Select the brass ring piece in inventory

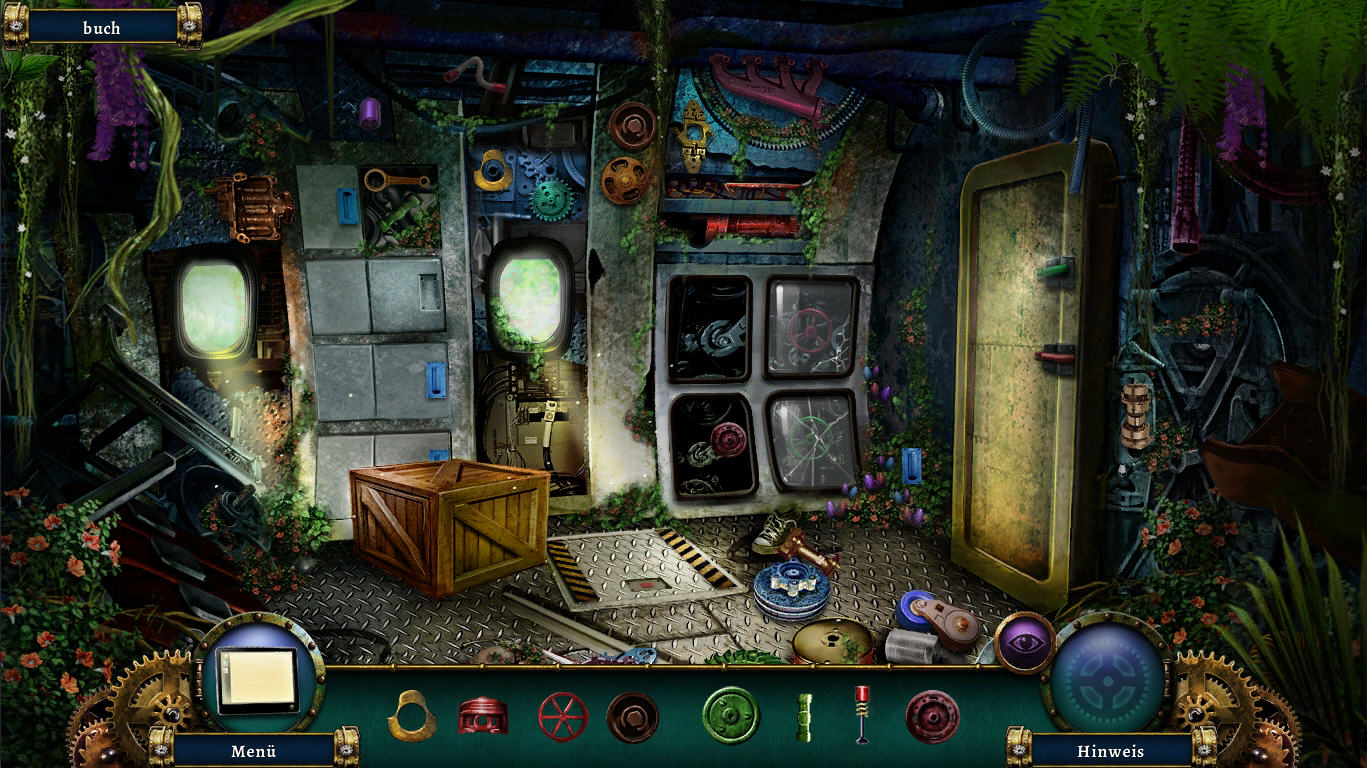[x=410, y=716]
